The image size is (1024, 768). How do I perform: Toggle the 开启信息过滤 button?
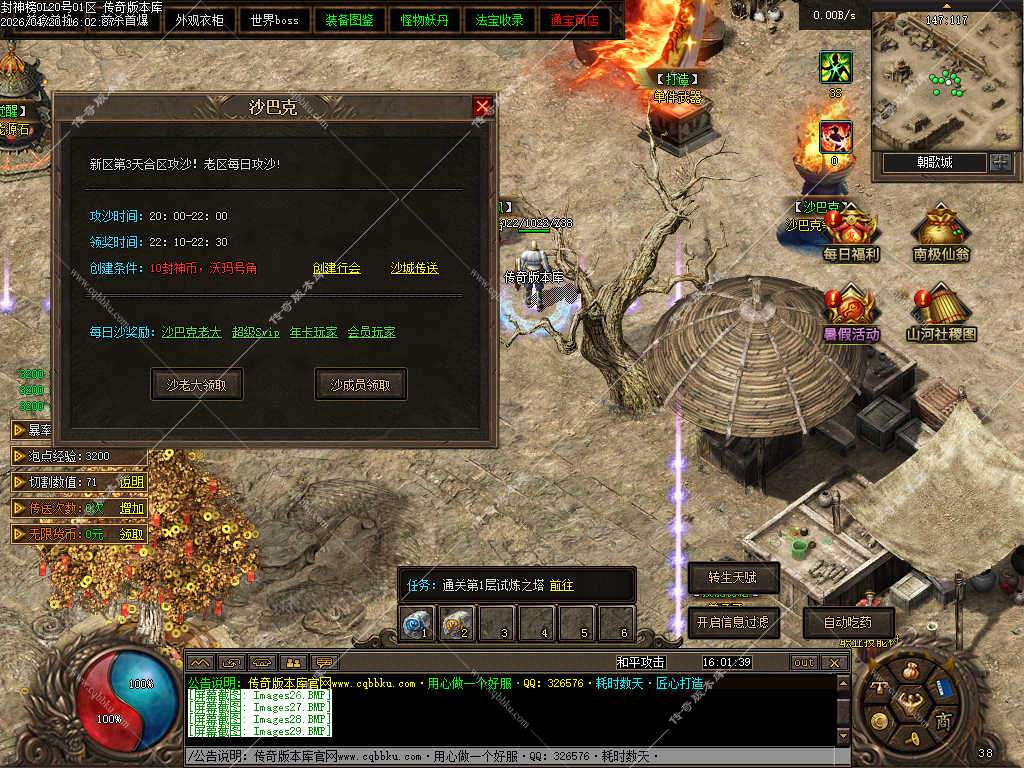click(x=733, y=622)
